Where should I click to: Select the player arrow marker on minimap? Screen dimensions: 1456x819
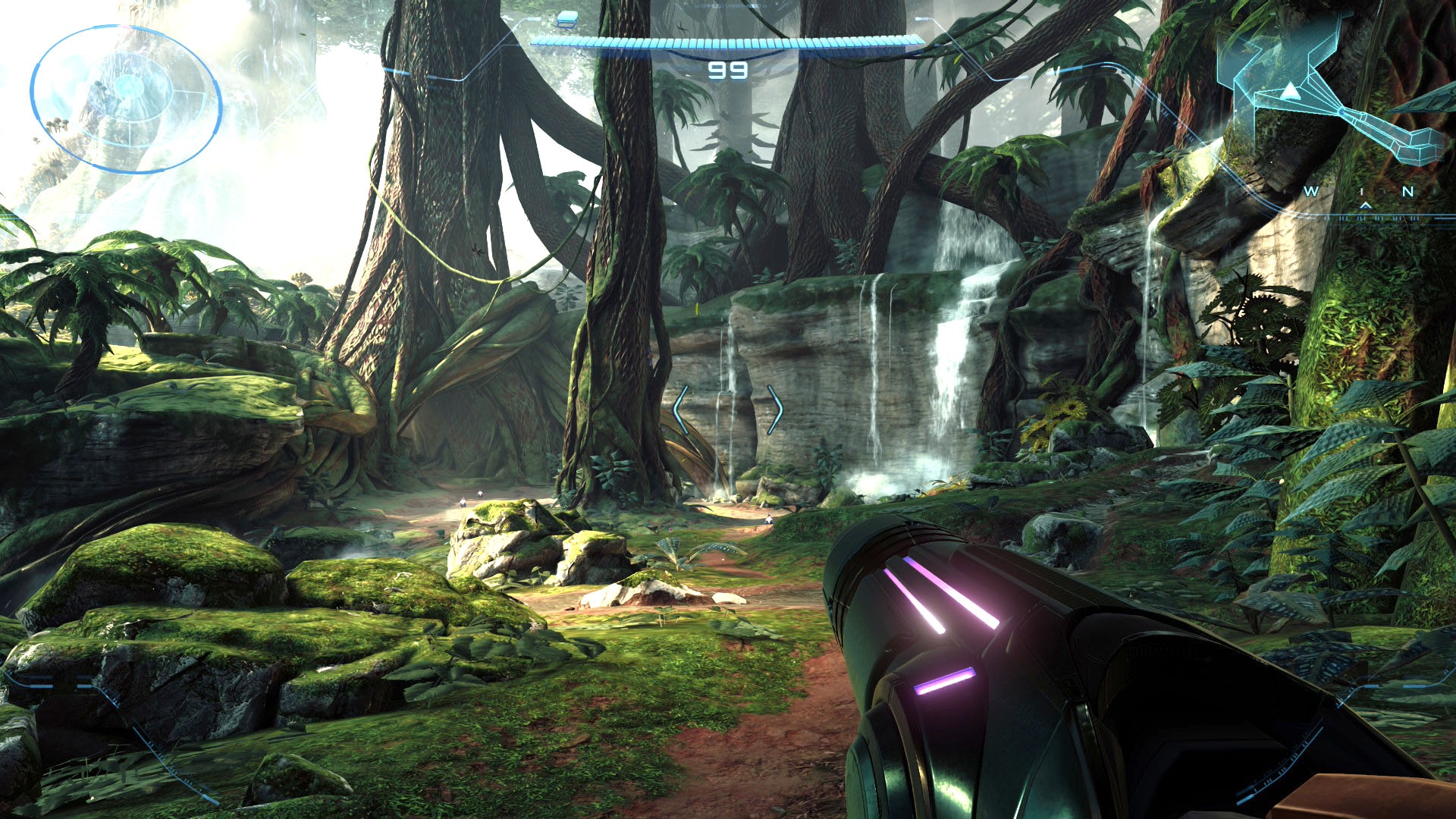1290,92
